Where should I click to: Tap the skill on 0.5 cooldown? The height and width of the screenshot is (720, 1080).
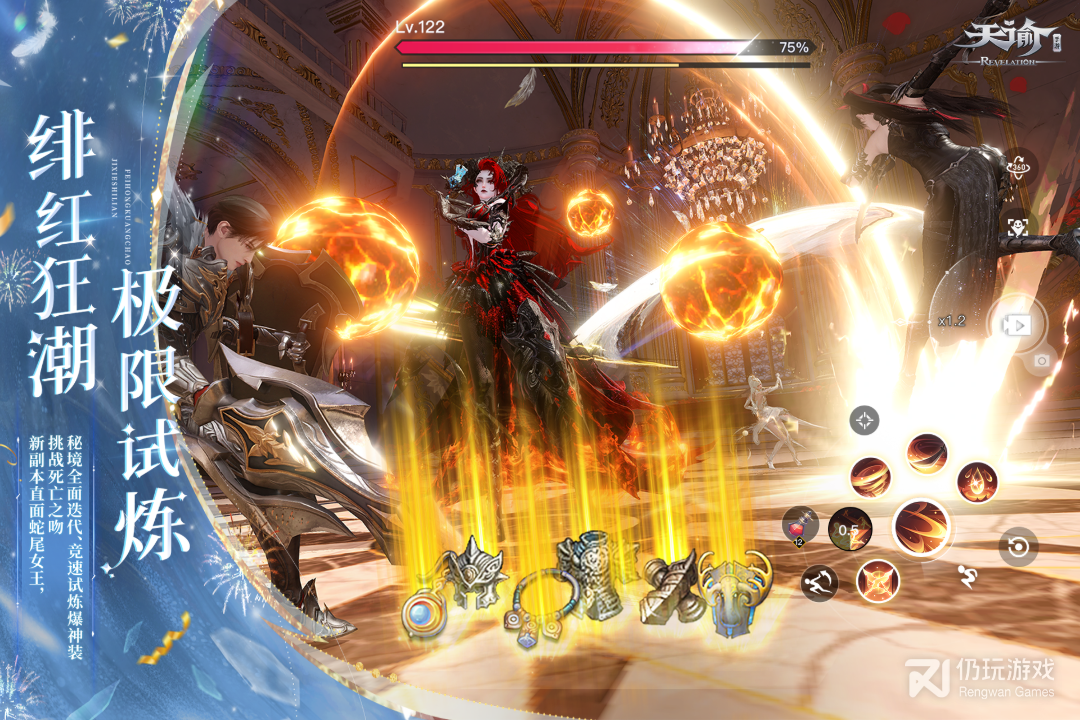click(x=849, y=528)
